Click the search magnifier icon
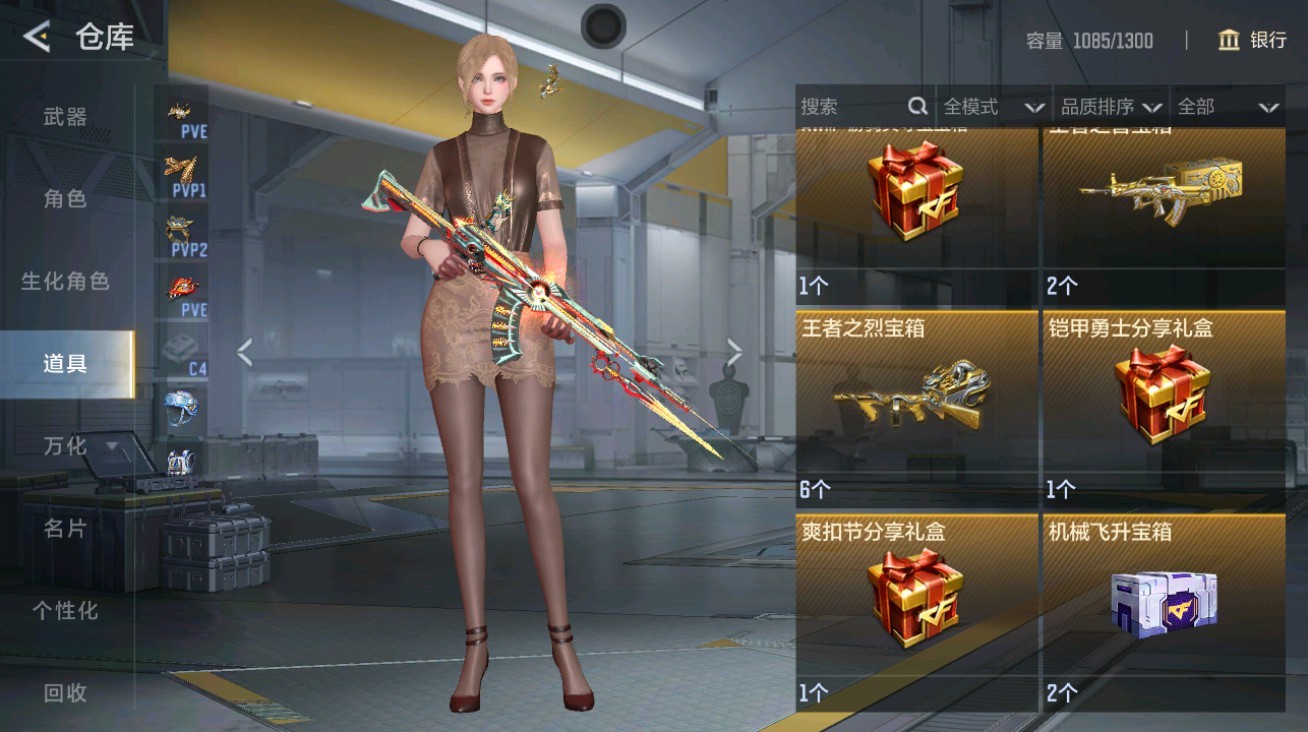The width and height of the screenshot is (1308, 732). [x=916, y=106]
